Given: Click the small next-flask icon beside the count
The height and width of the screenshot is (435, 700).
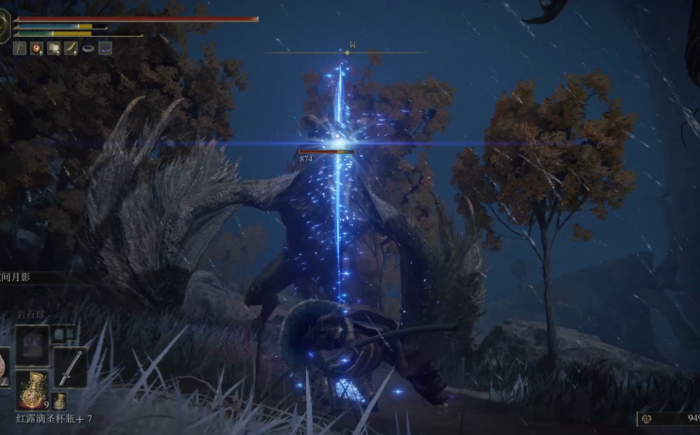Looking at the screenshot, I should tap(60, 401).
